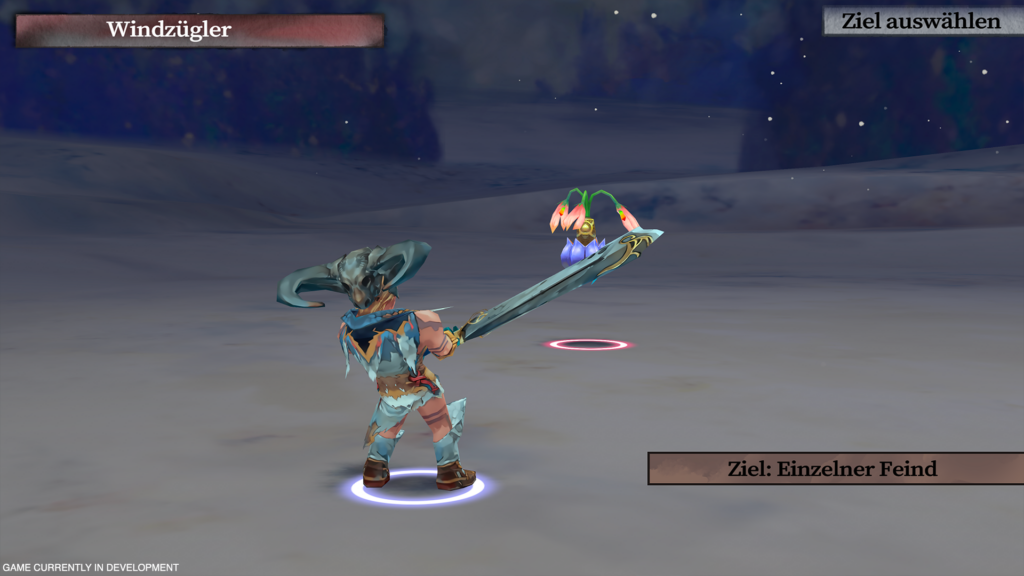Click the Windzügler skill name banner
The height and width of the screenshot is (576, 1024).
(199, 30)
